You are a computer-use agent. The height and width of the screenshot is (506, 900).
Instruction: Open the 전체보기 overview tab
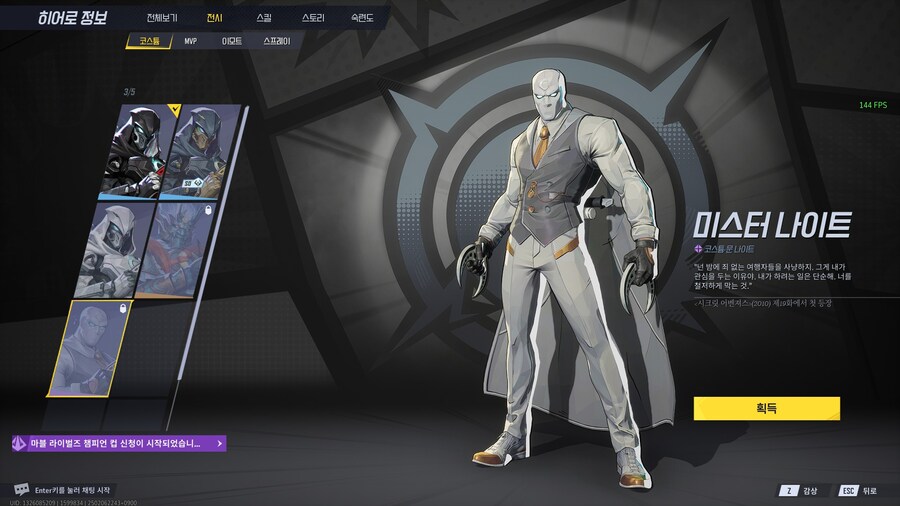coord(161,18)
